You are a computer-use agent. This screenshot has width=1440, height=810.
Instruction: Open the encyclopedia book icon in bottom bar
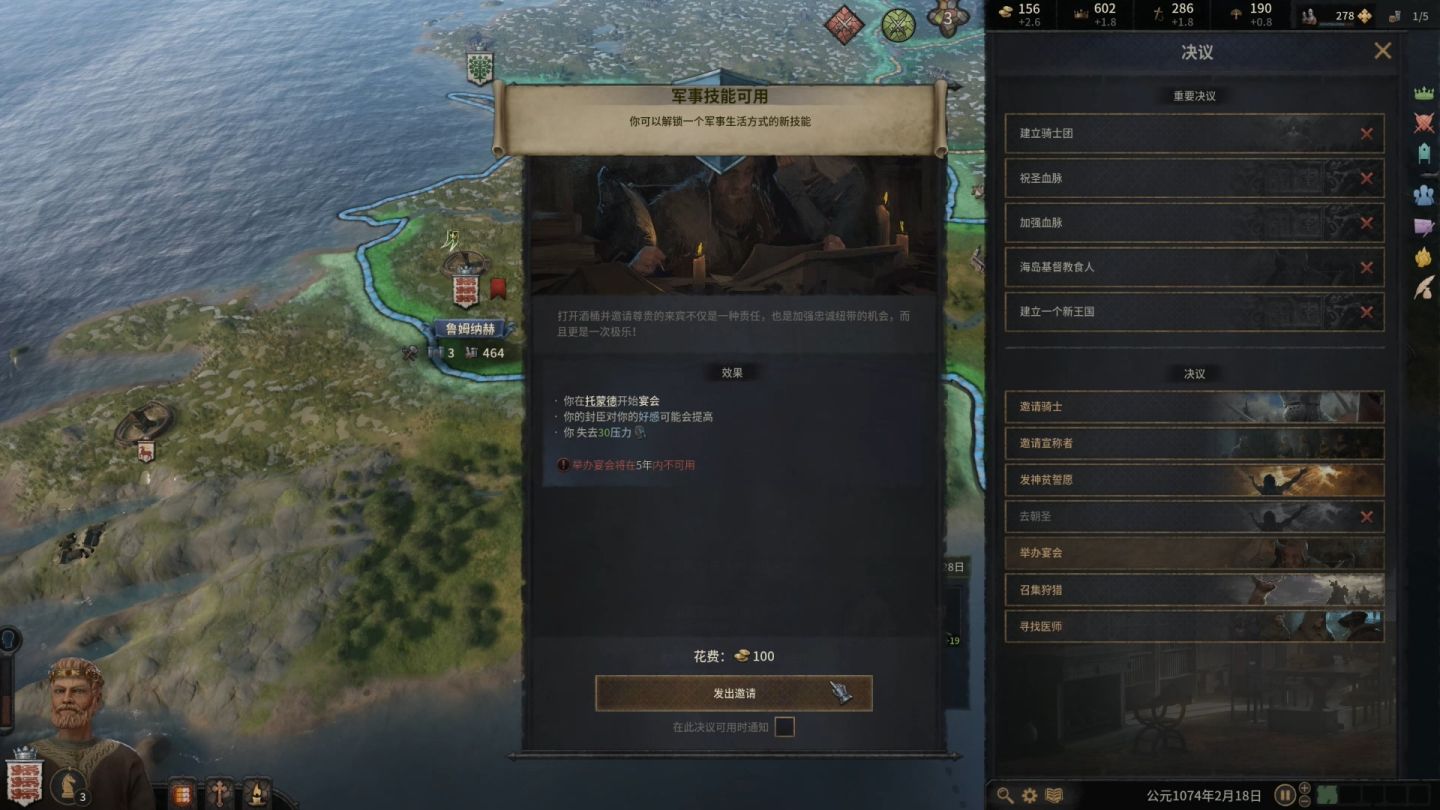tap(1053, 794)
